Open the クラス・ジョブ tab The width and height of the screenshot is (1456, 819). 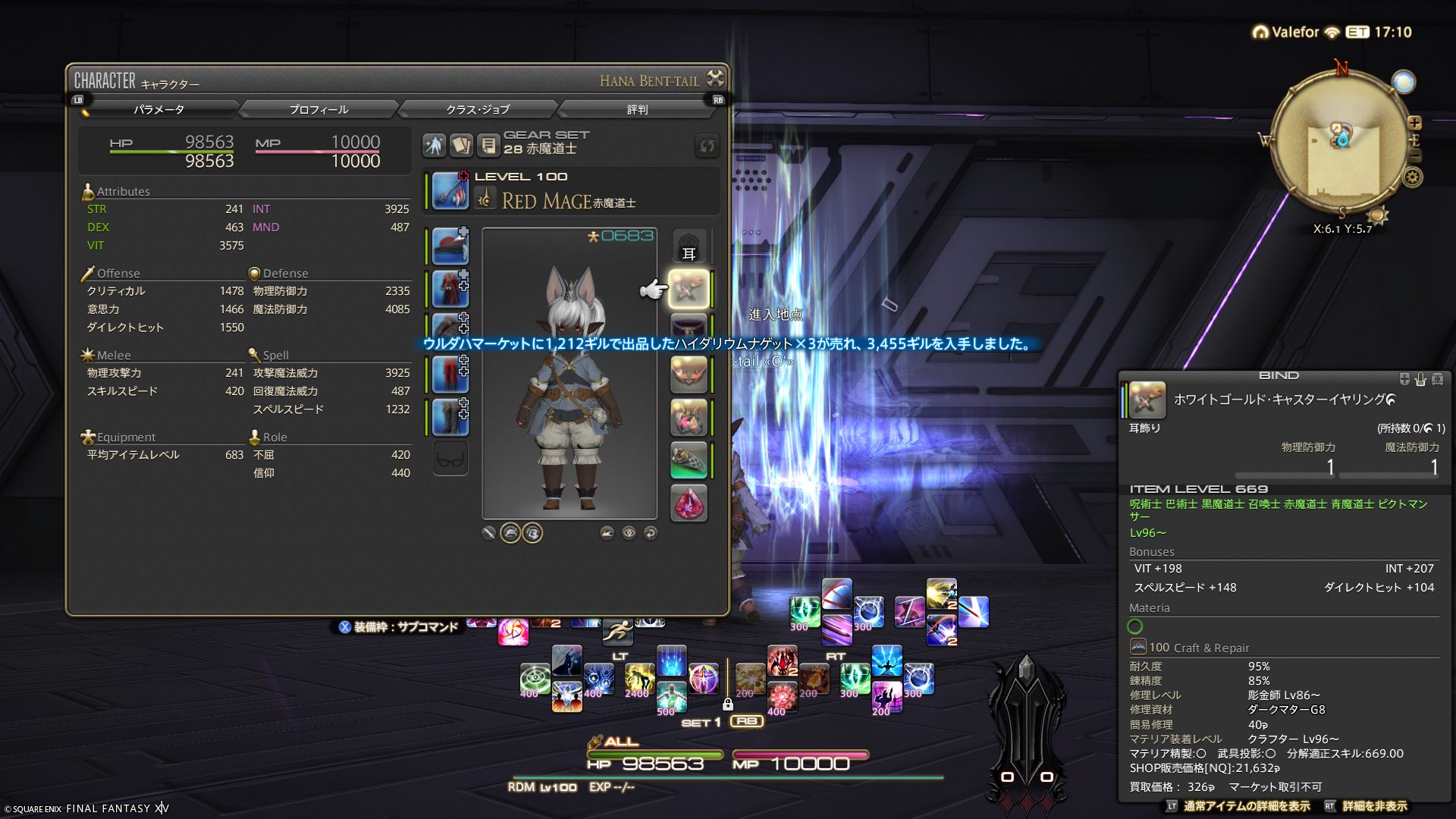click(478, 110)
